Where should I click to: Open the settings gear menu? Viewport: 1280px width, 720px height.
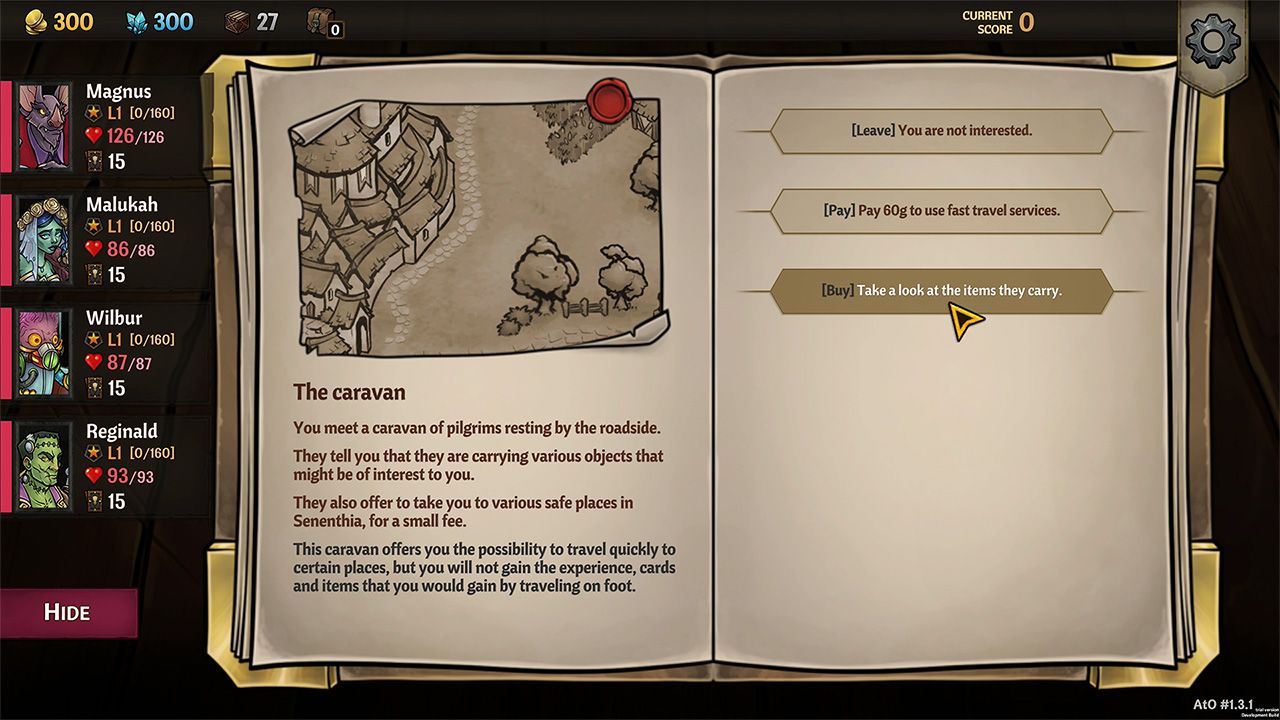click(1213, 40)
